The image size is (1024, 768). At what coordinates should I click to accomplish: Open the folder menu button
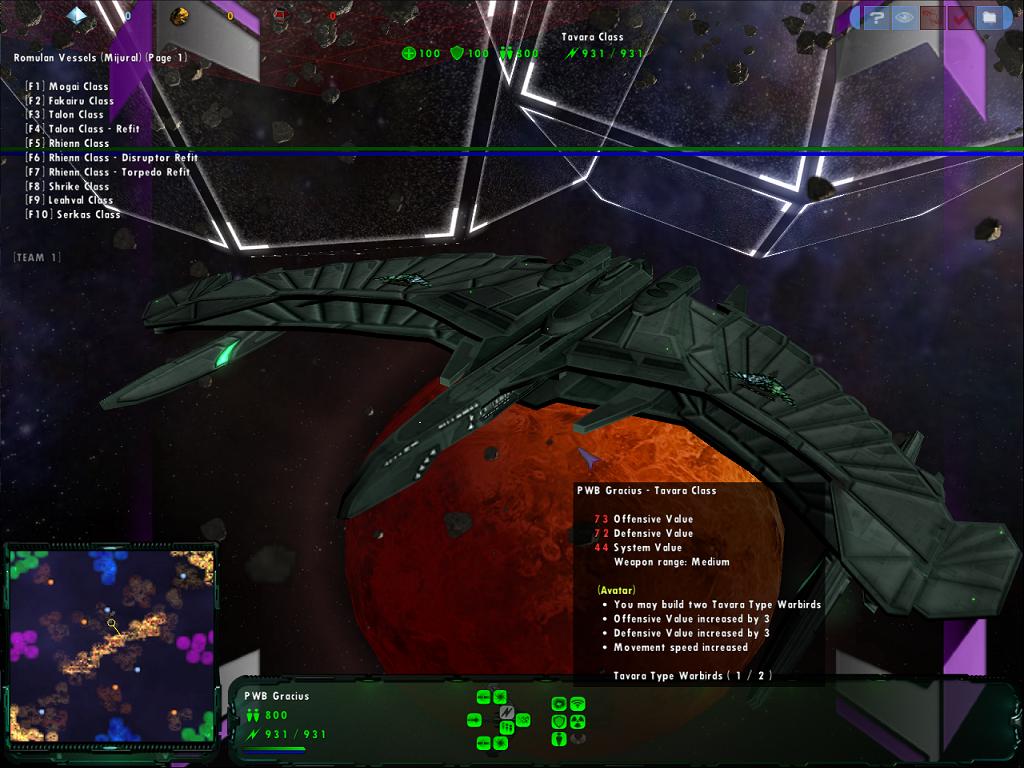click(989, 17)
